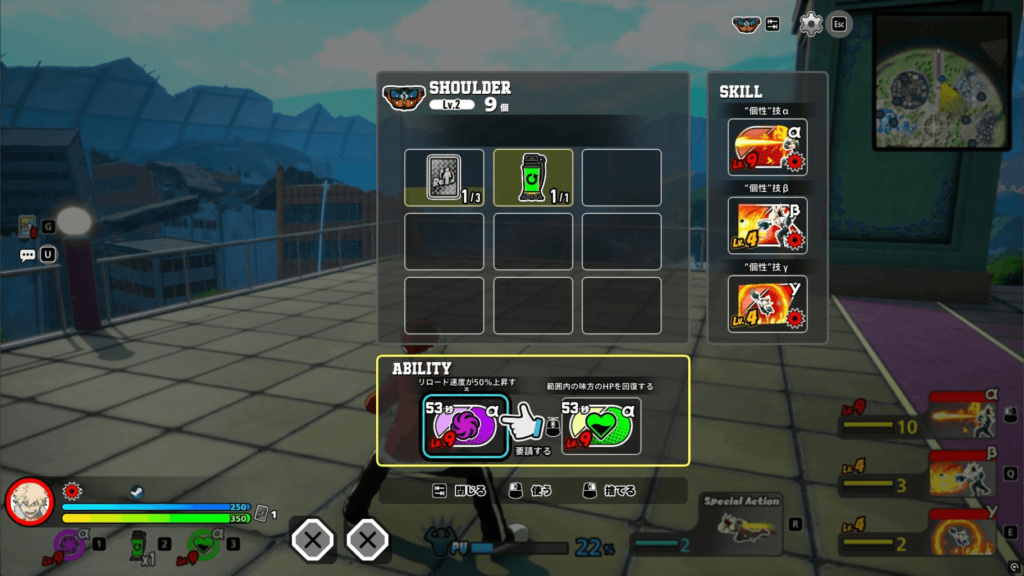
Task: Select the green canister item slot
Action: 533,177
